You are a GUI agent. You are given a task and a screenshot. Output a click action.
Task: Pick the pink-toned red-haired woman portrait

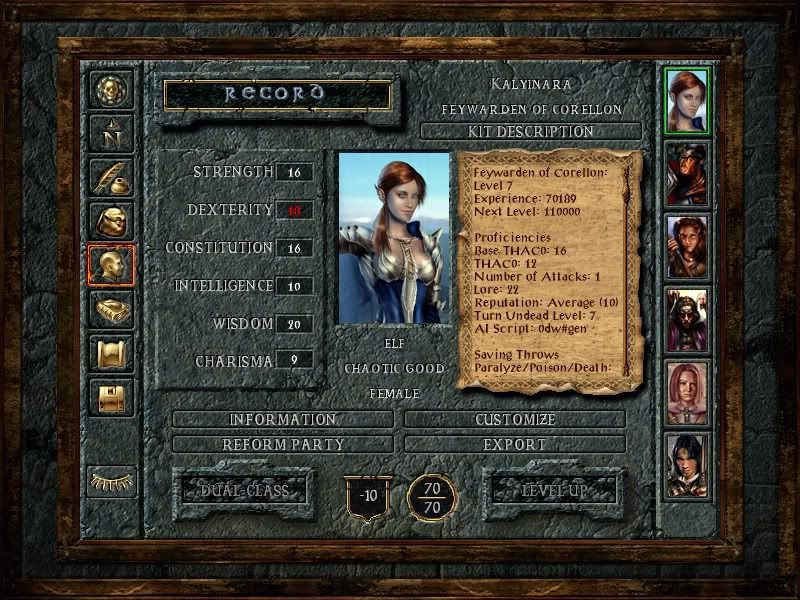[x=687, y=393]
